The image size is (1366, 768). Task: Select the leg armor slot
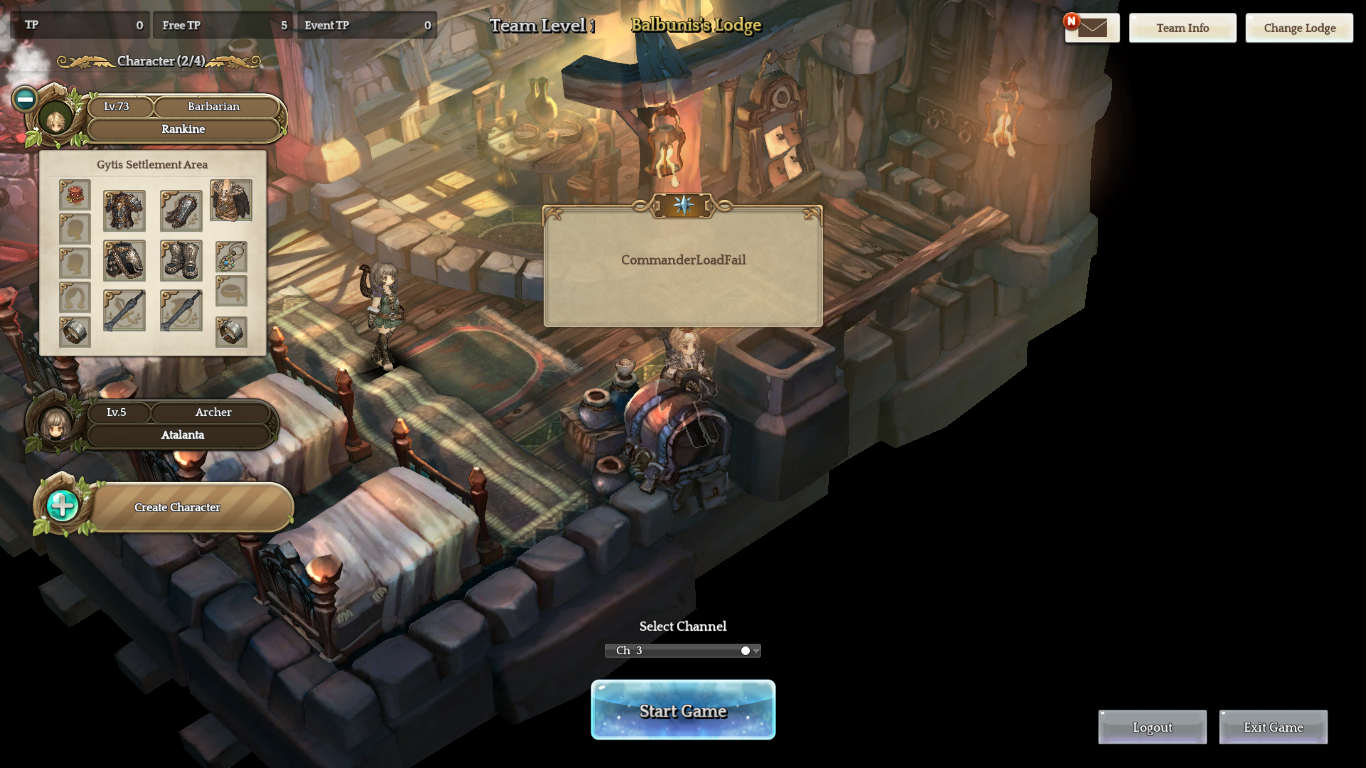pos(124,260)
